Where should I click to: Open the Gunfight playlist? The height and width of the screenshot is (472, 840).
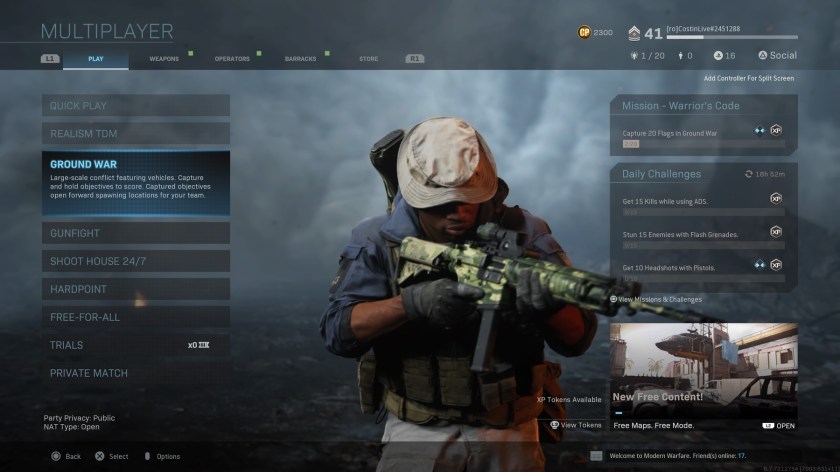click(135, 233)
